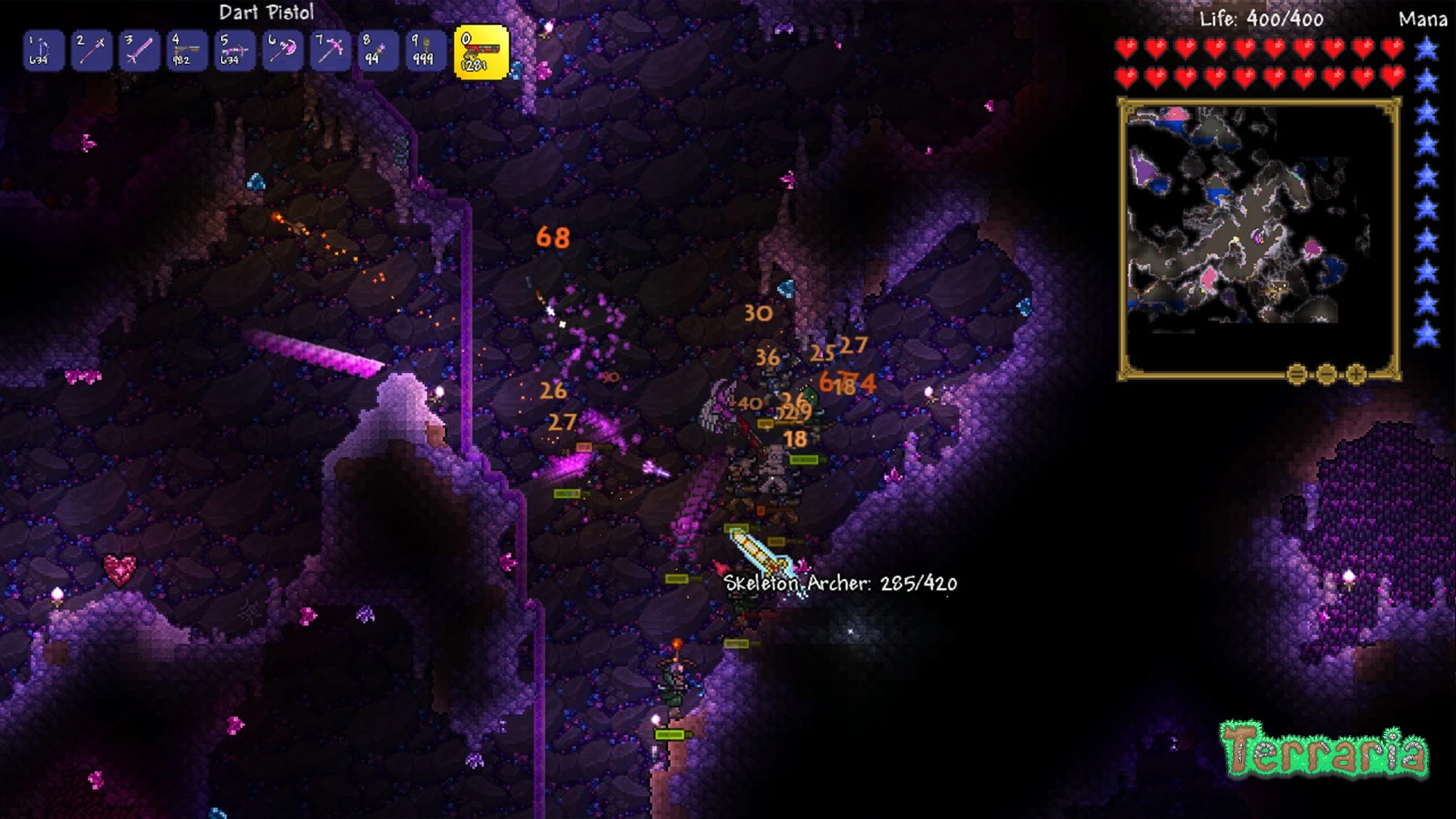Choose the shotgun in hotbar slot 4
Image resolution: width=1456 pixels, height=819 pixels.
(187, 51)
